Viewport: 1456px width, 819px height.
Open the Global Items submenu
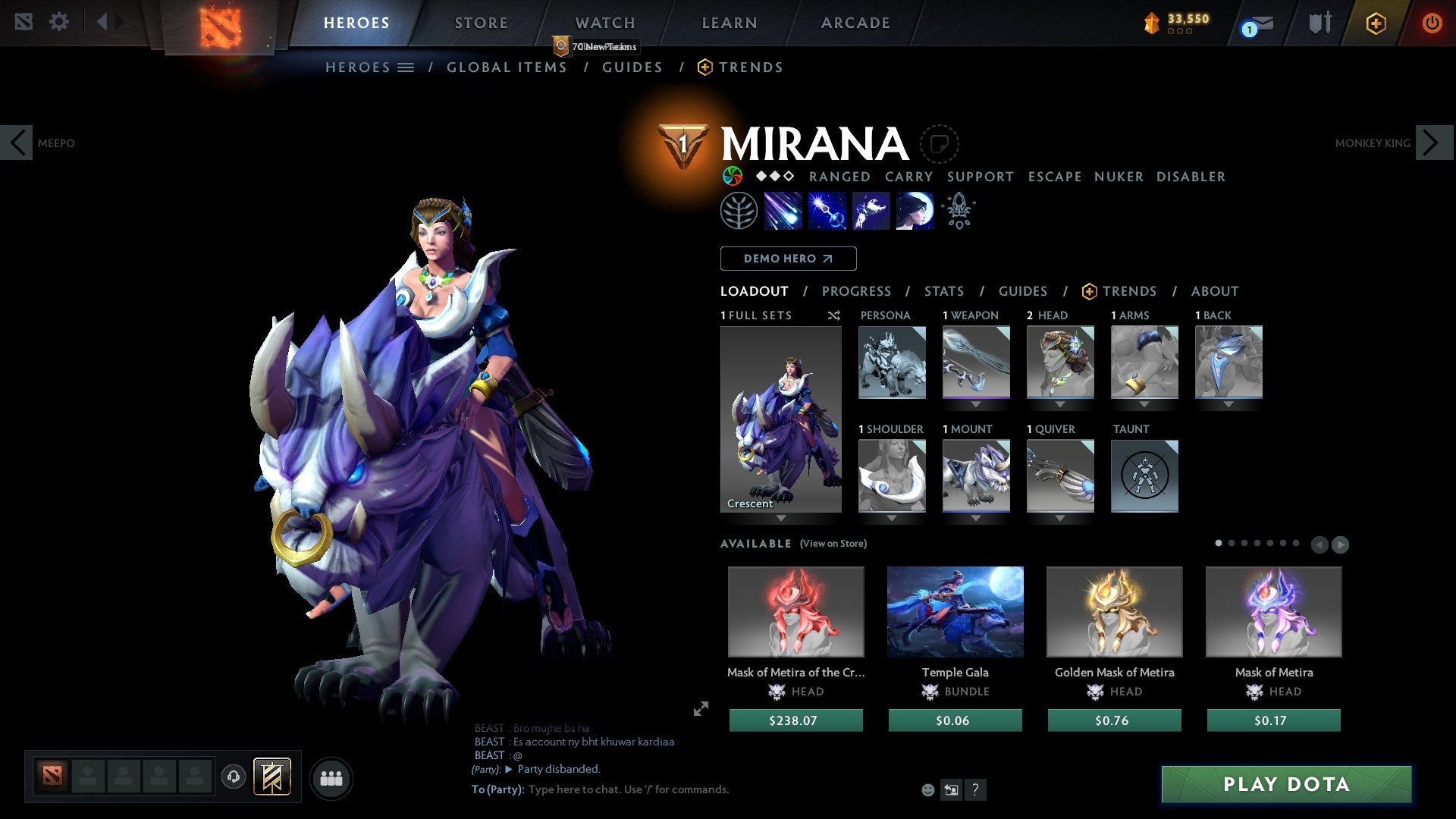(x=507, y=67)
